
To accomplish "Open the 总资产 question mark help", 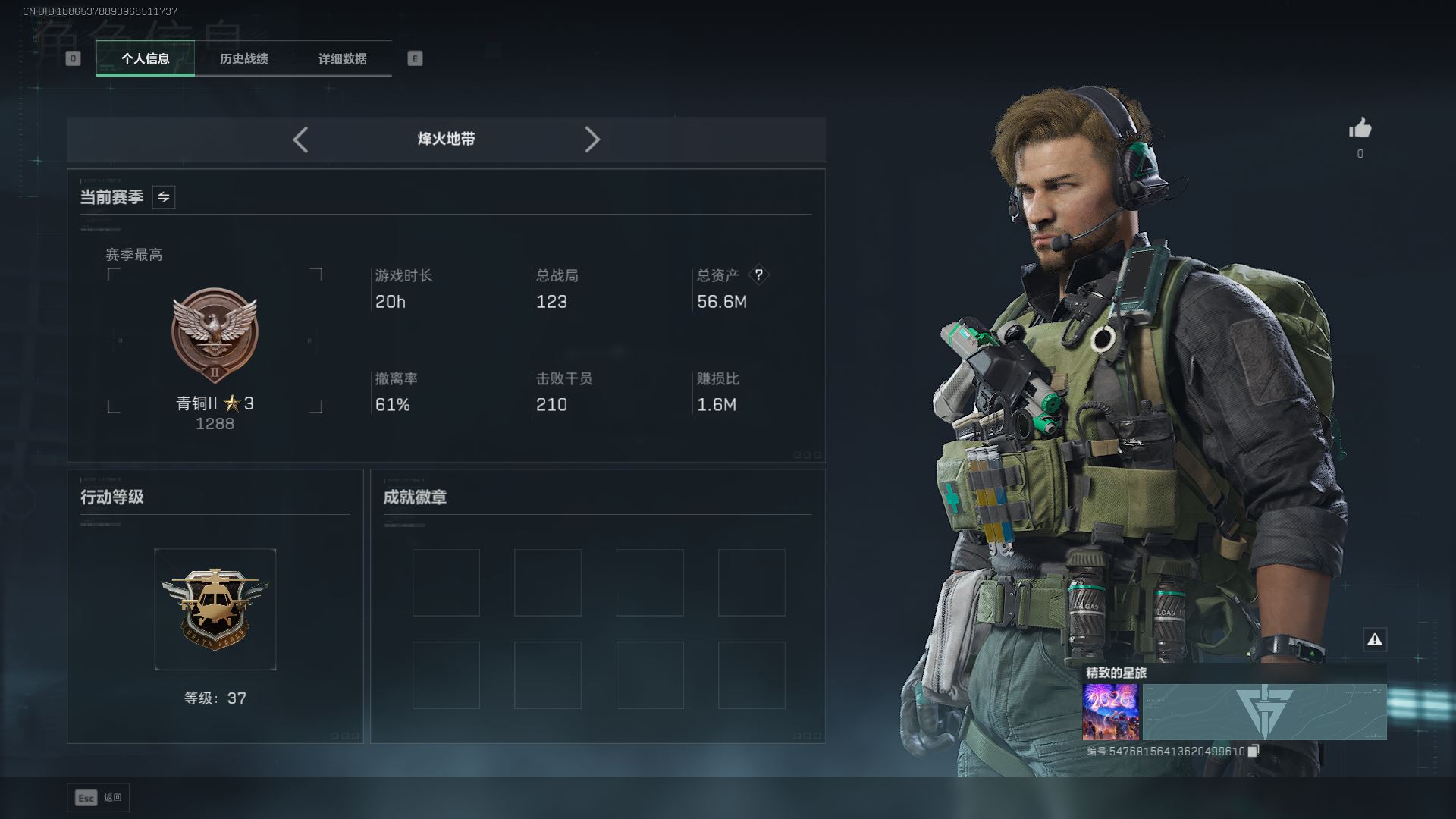I will point(758,275).
